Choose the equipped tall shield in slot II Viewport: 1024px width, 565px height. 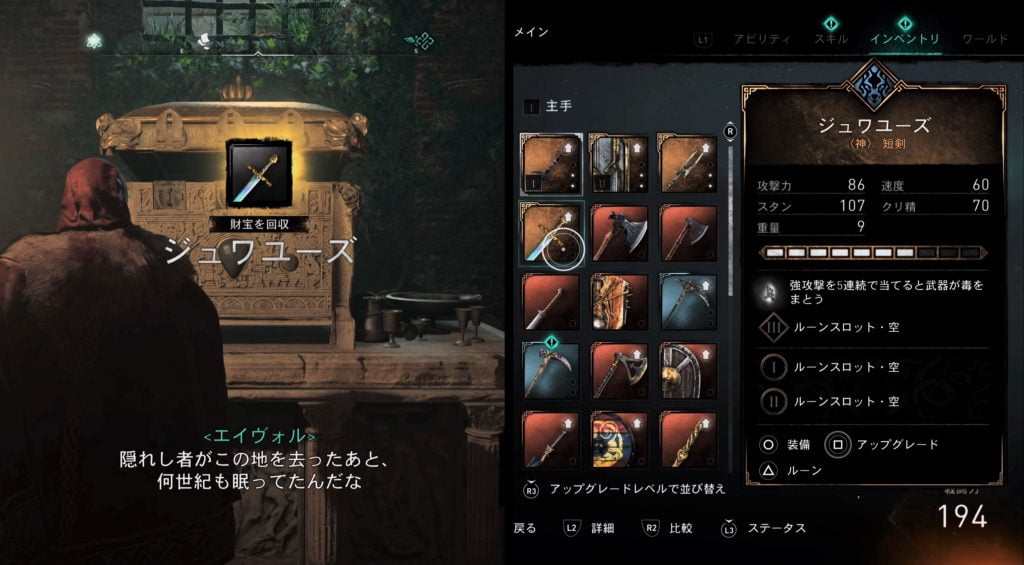click(x=619, y=164)
